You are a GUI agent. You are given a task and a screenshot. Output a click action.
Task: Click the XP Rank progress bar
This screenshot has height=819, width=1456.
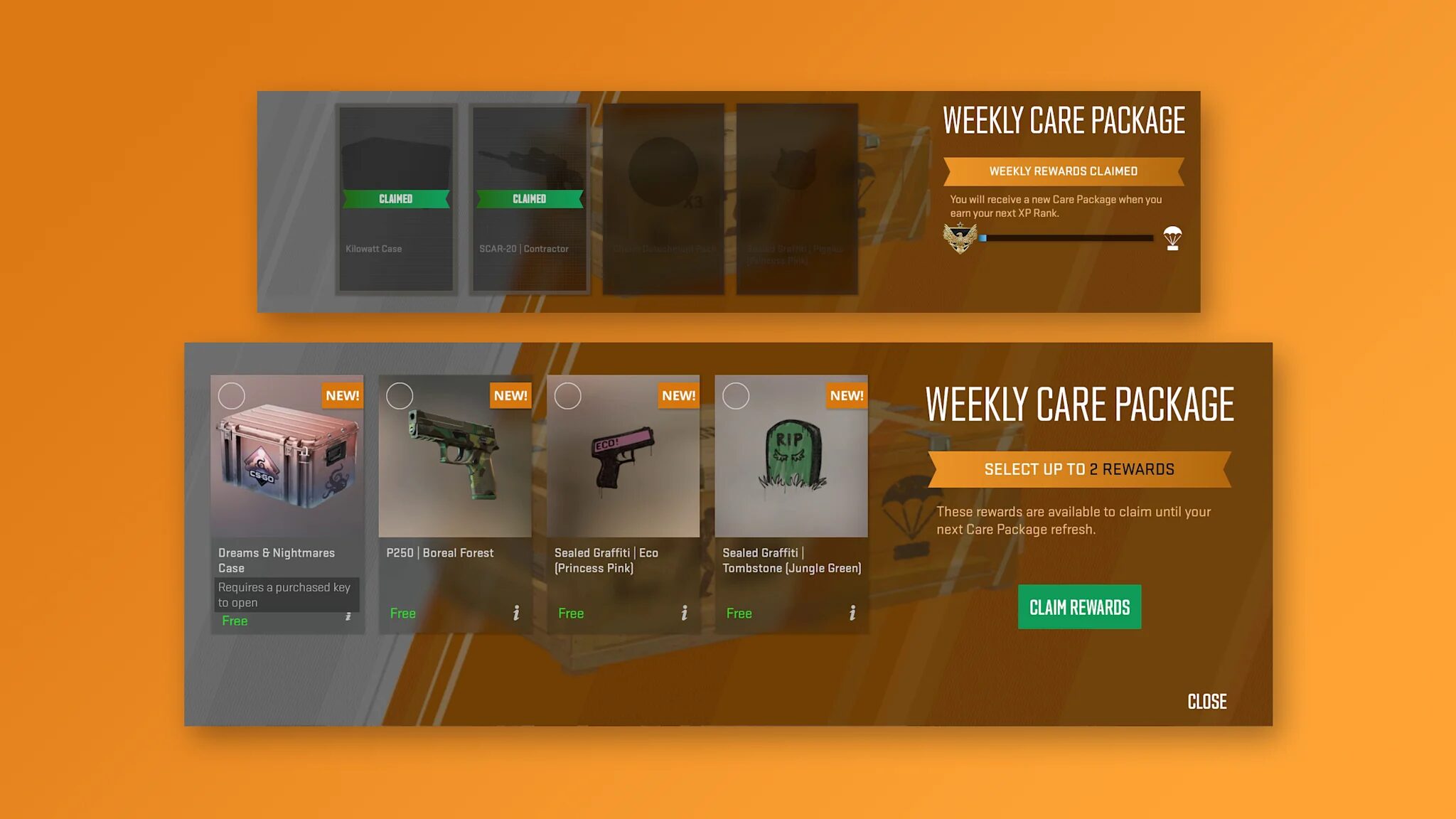[x=1066, y=238]
